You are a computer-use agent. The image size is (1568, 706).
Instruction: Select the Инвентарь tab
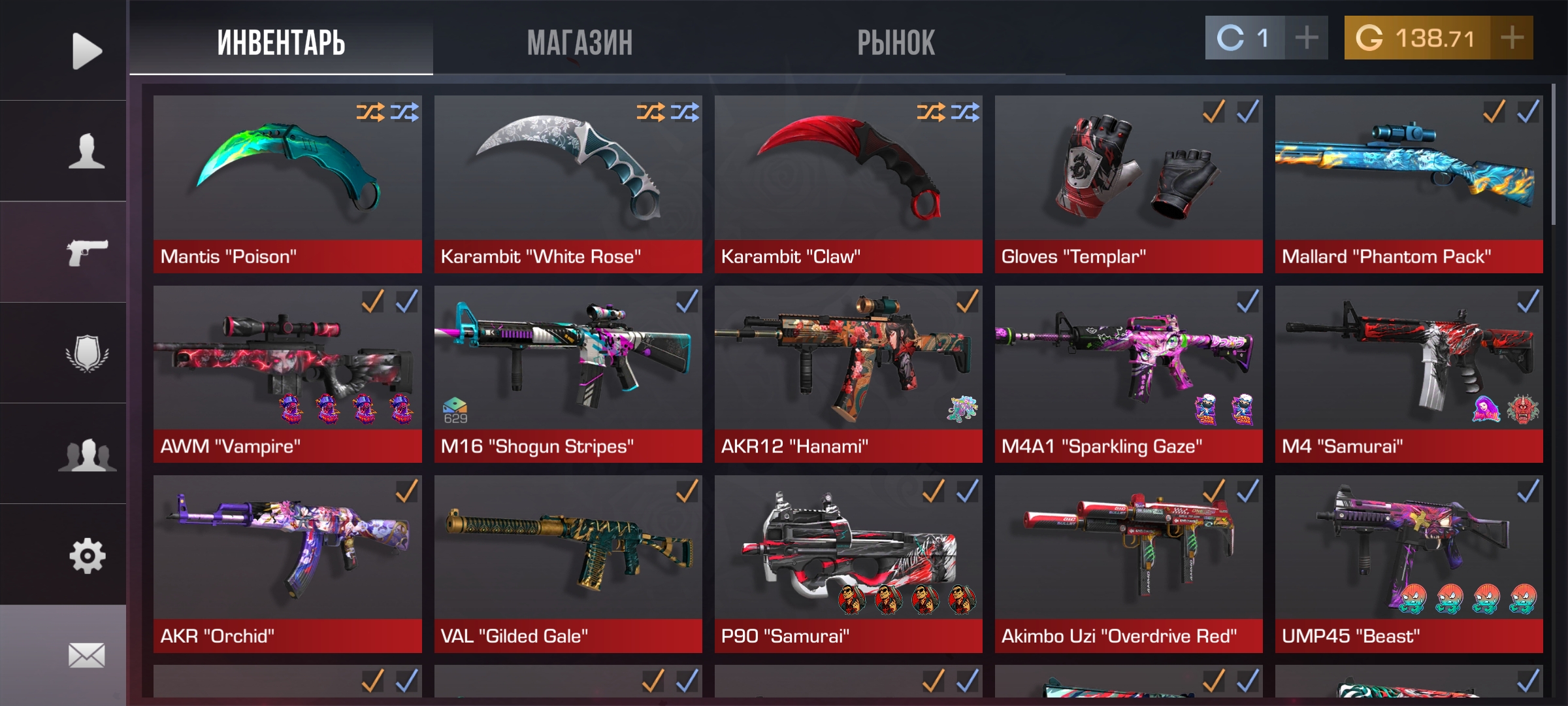(281, 43)
